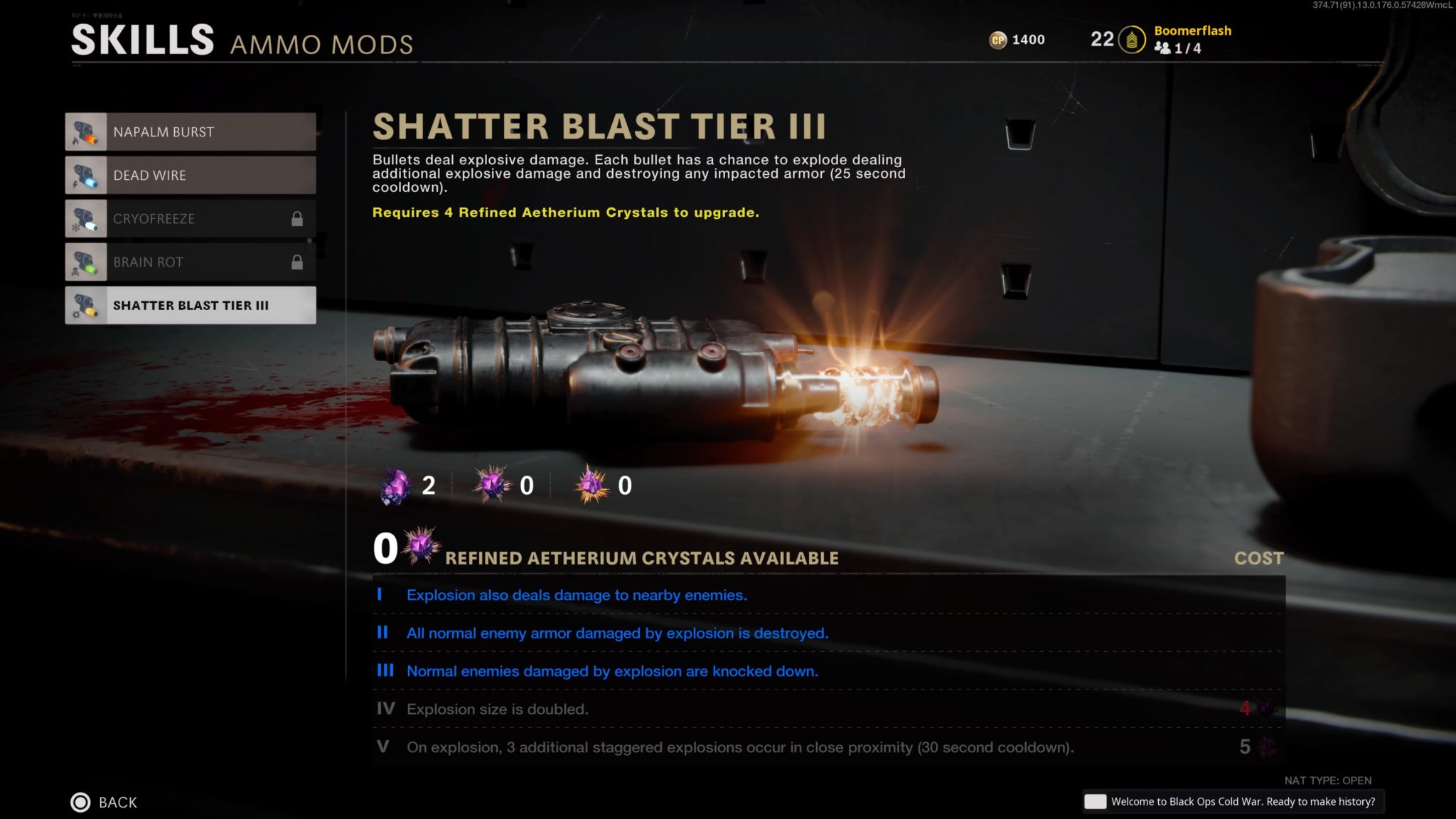This screenshot has height=819, width=1456.
Task: Select the Shatter Blast explosive bullet icon
Action: [x=87, y=305]
